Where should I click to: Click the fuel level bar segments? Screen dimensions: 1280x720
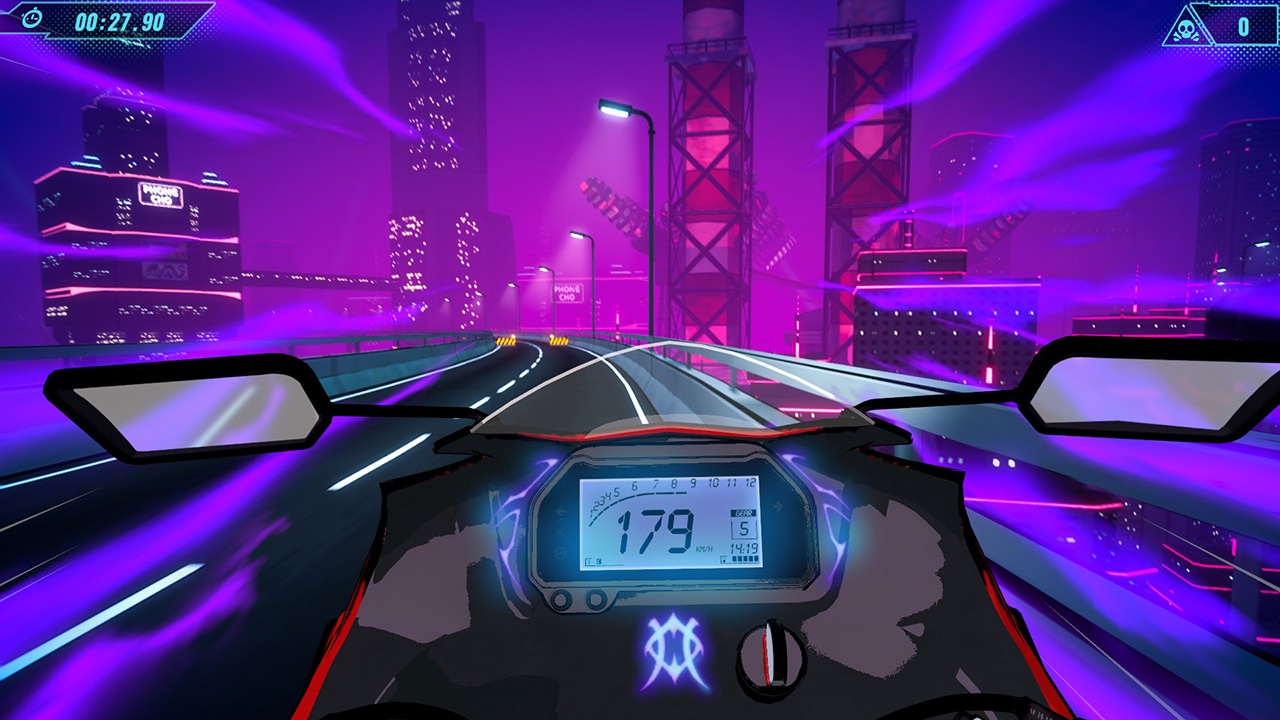(x=745, y=559)
